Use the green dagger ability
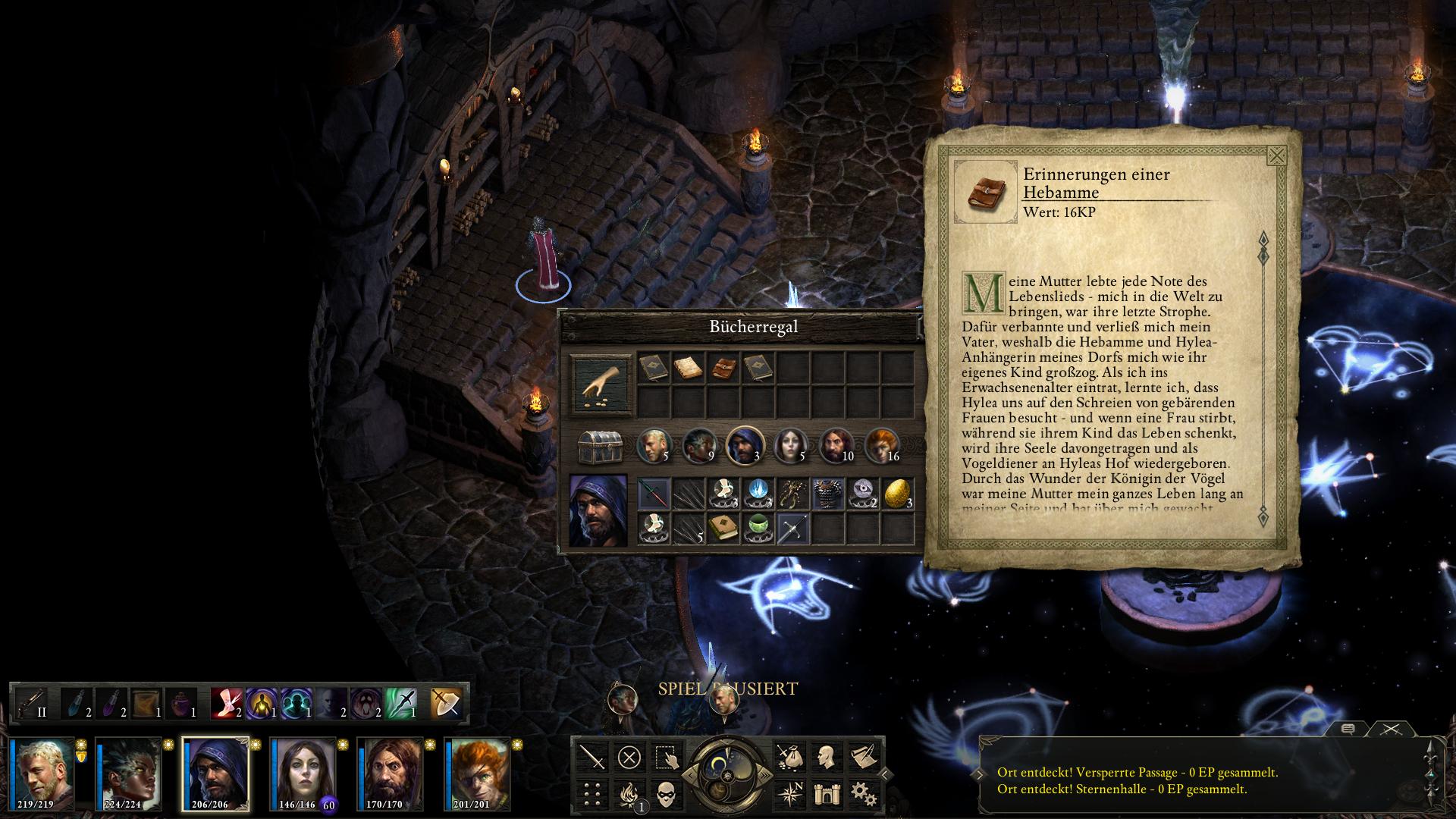Image resolution: width=1456 pixels, height=819 pixels. [402, 703]
